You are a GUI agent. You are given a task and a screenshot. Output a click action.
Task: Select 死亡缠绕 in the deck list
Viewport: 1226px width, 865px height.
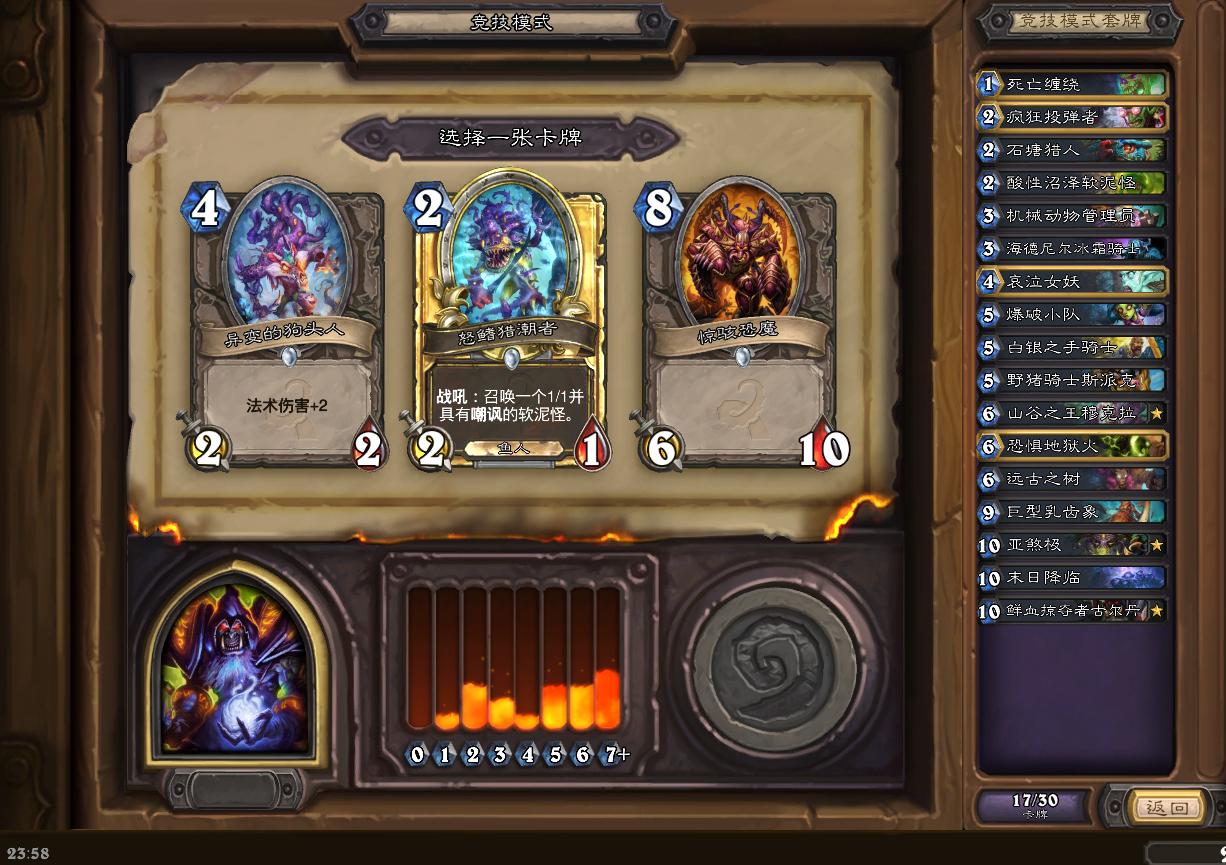[1072, 84]
